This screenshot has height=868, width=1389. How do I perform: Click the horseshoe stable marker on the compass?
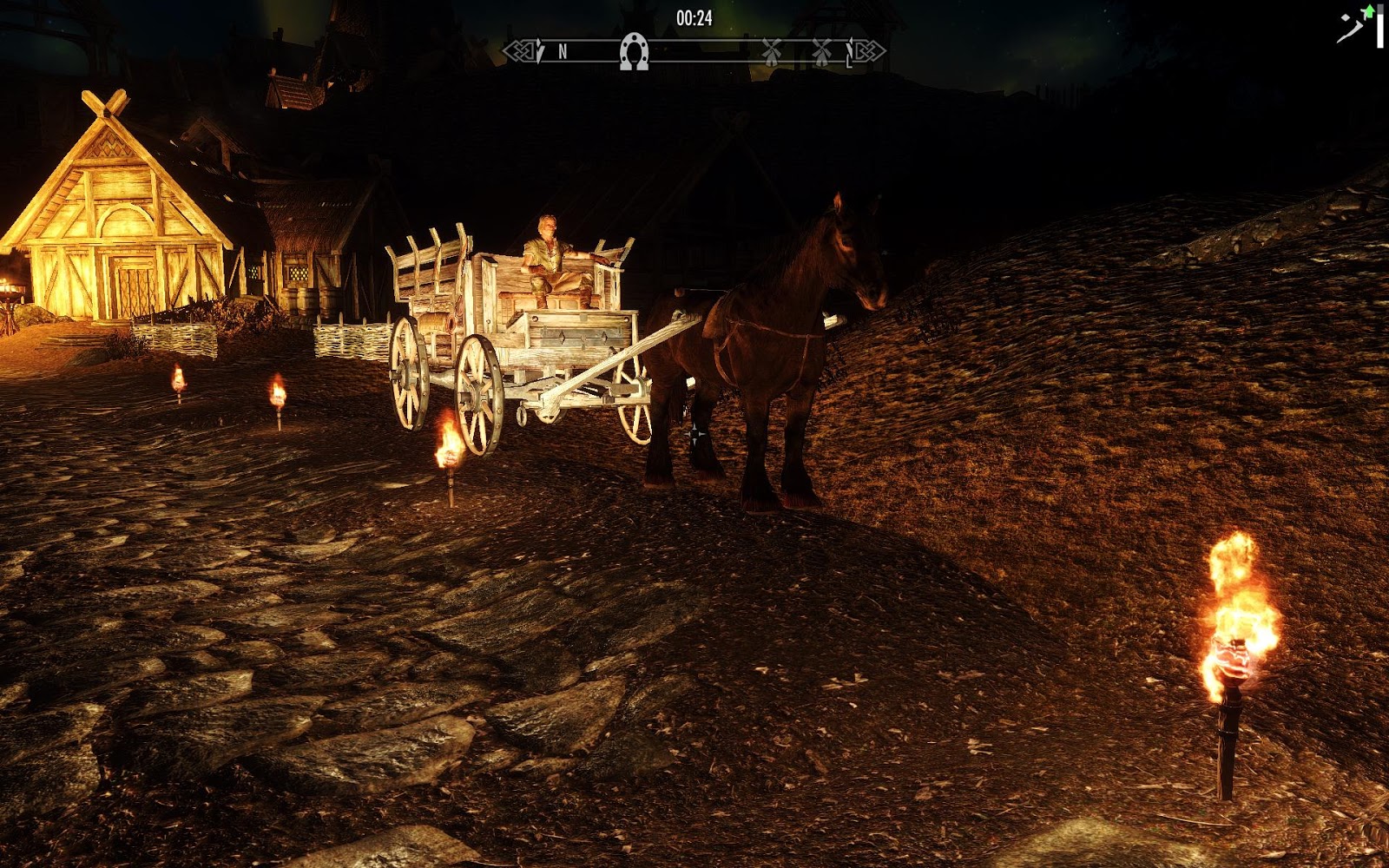(x=634, y=52)
